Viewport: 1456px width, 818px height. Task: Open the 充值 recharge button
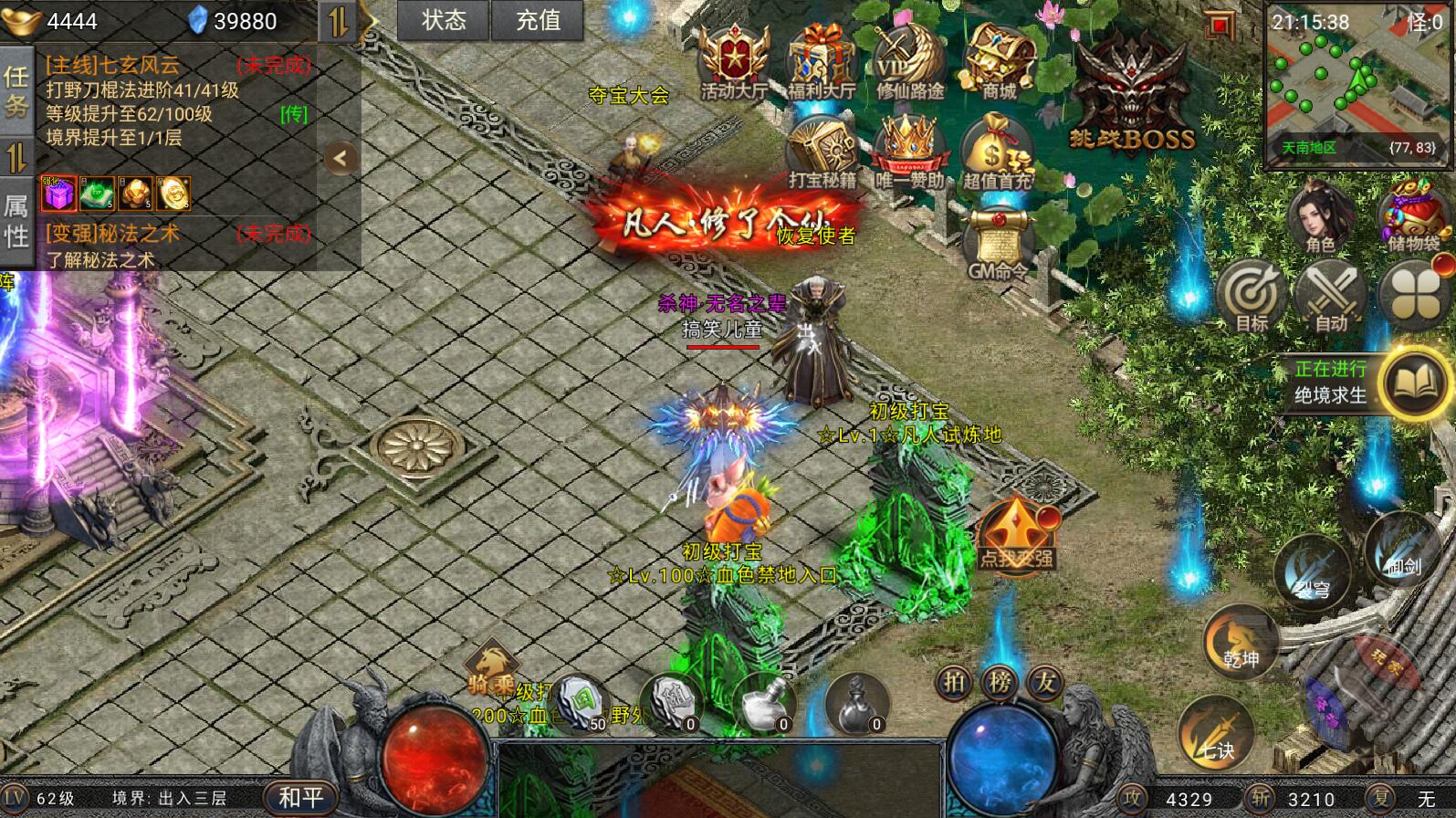click(538, 20)
